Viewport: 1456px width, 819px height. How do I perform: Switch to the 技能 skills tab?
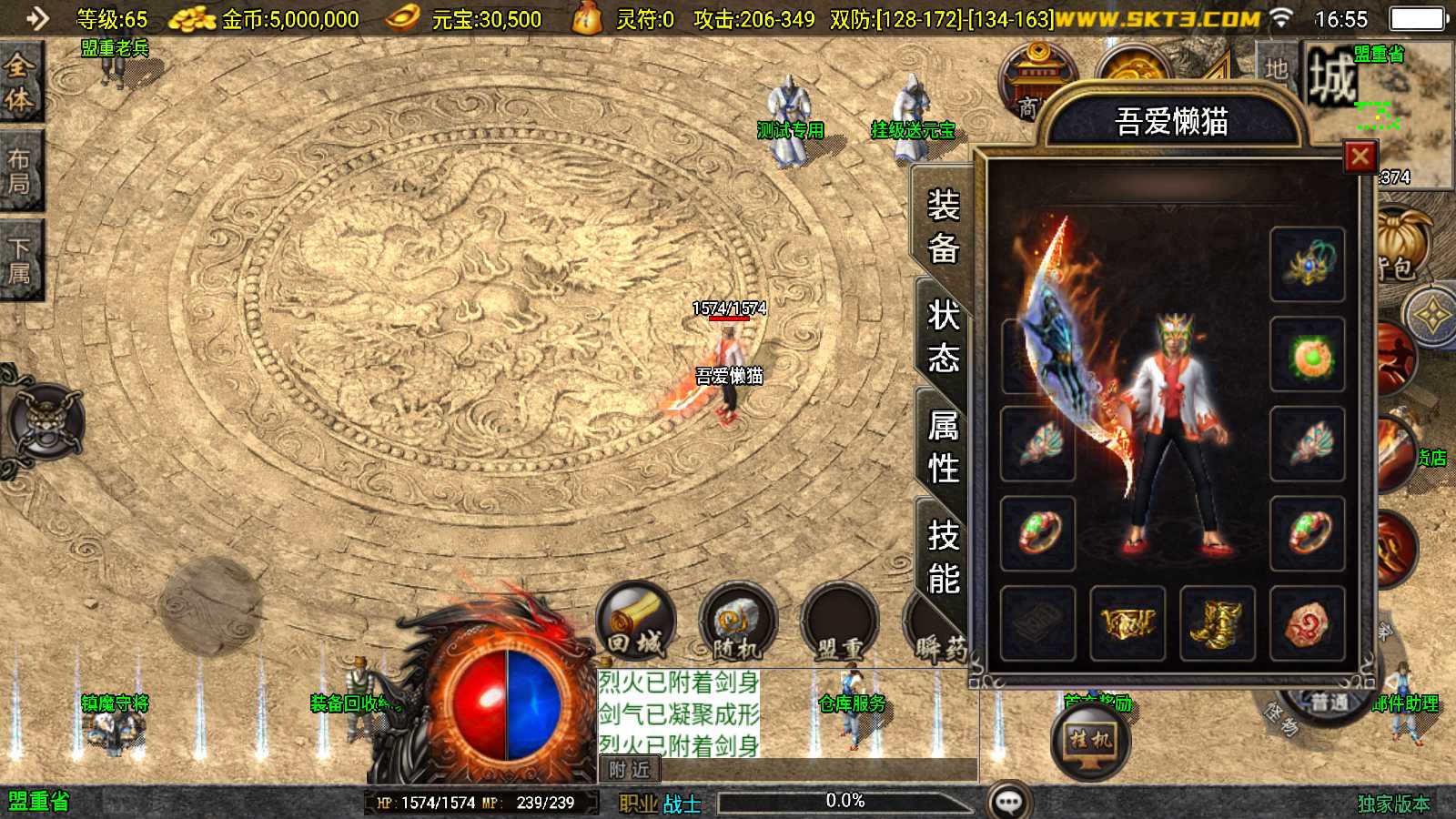coord(943,557)
